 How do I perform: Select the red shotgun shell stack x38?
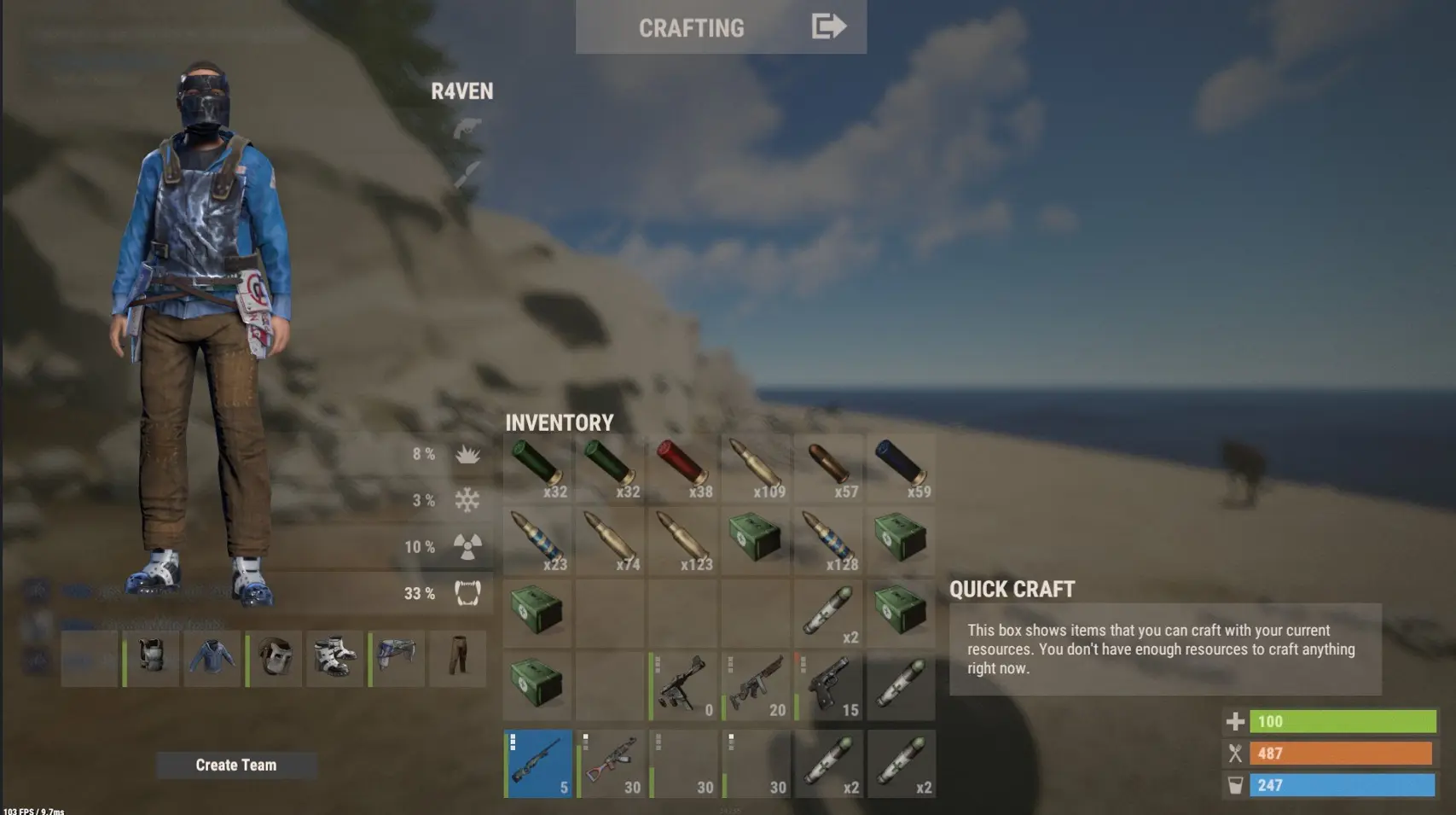click(683, 467)
